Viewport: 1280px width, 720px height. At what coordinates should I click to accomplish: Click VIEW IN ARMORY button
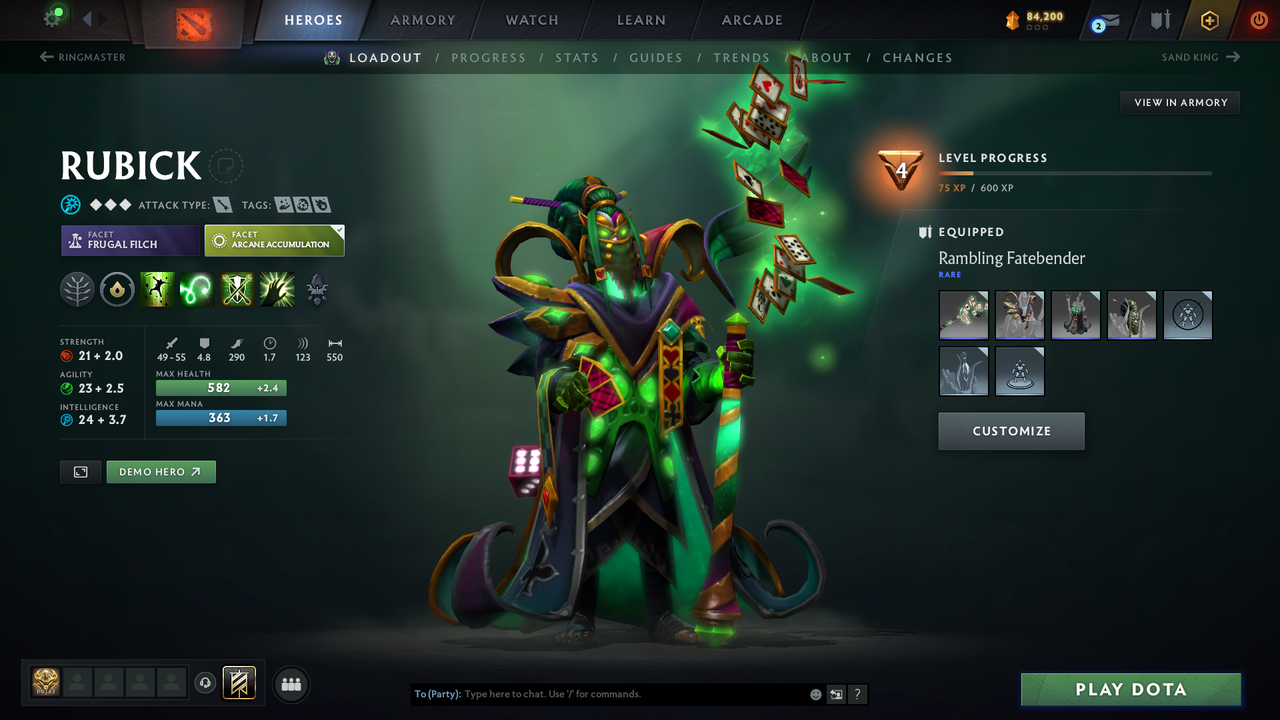click(1179, 102)
